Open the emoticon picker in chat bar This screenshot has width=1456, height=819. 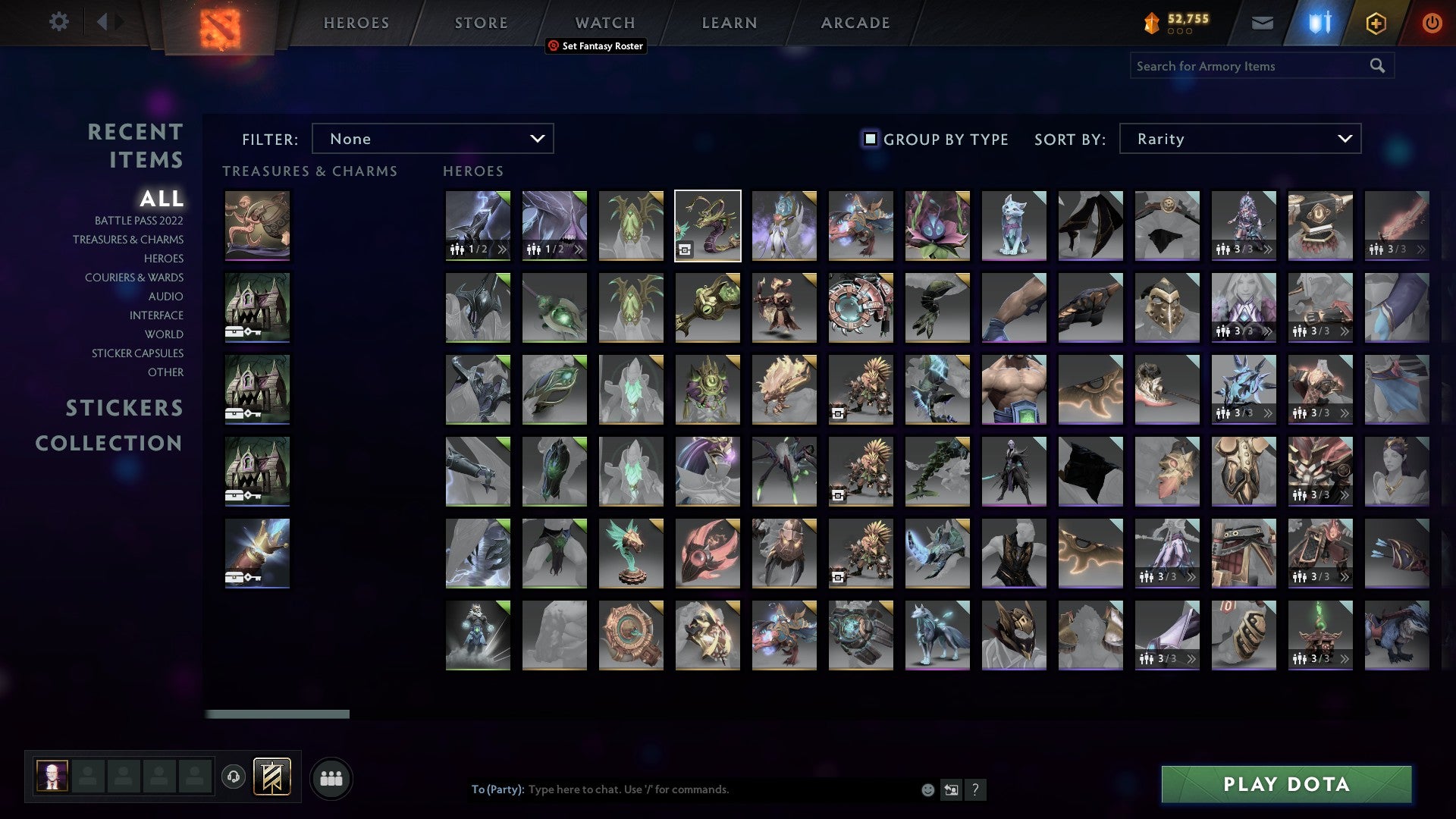(x=927, y=789)
